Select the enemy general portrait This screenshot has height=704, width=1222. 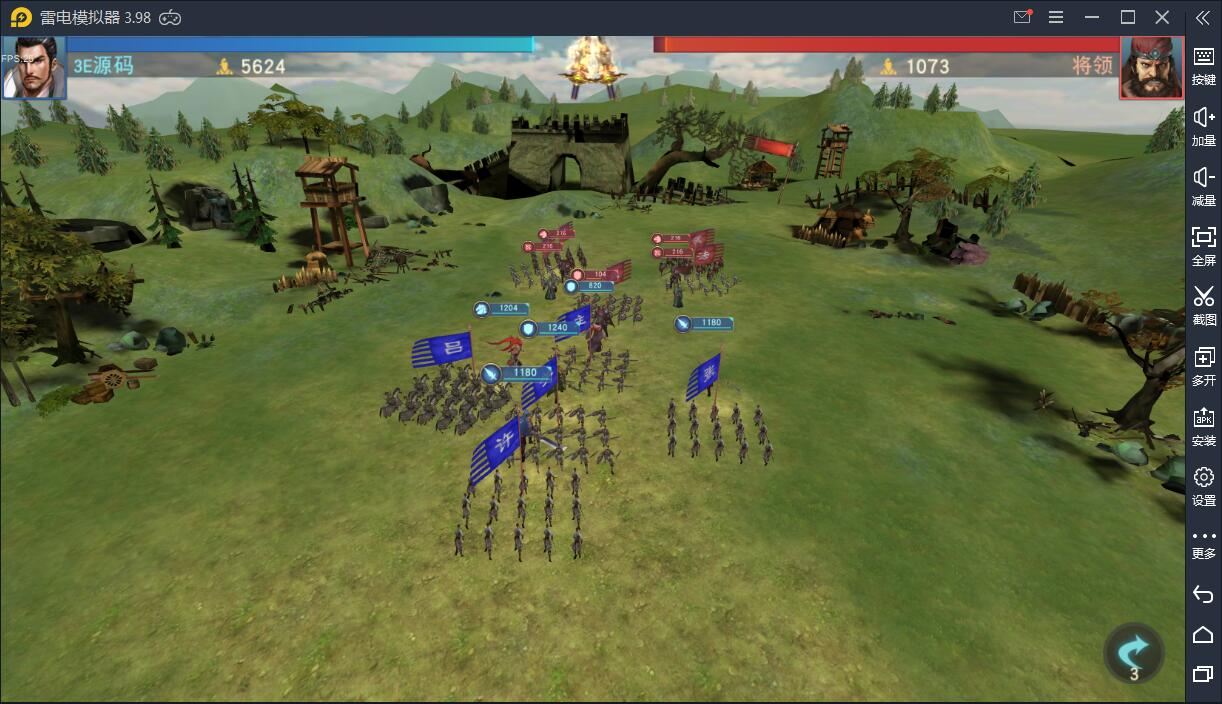tap(1151, 68)
